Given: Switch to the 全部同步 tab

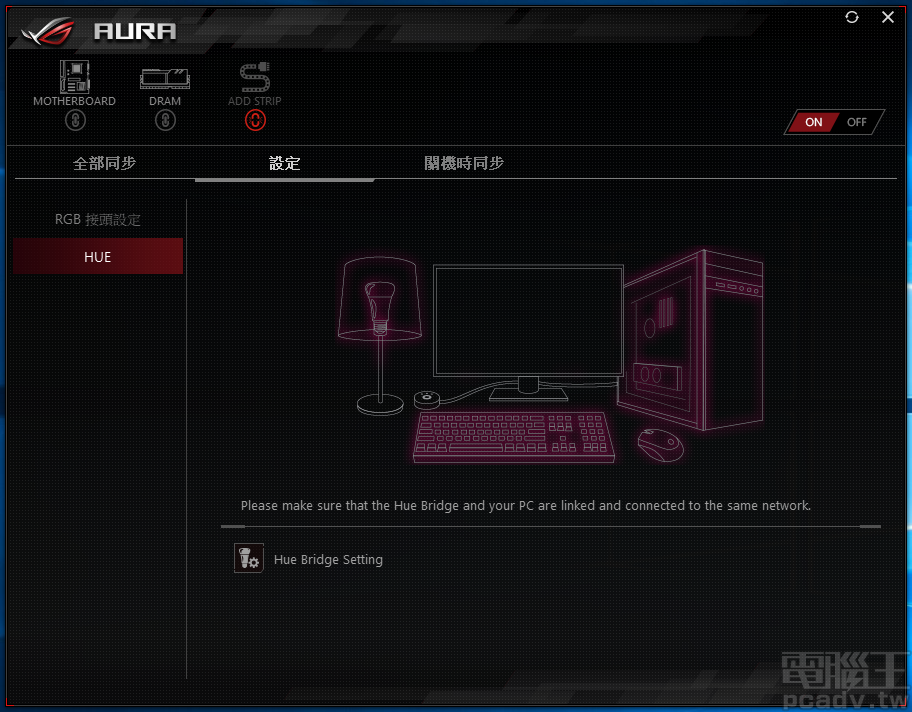Looking at the screenshot, I should 104,163.
